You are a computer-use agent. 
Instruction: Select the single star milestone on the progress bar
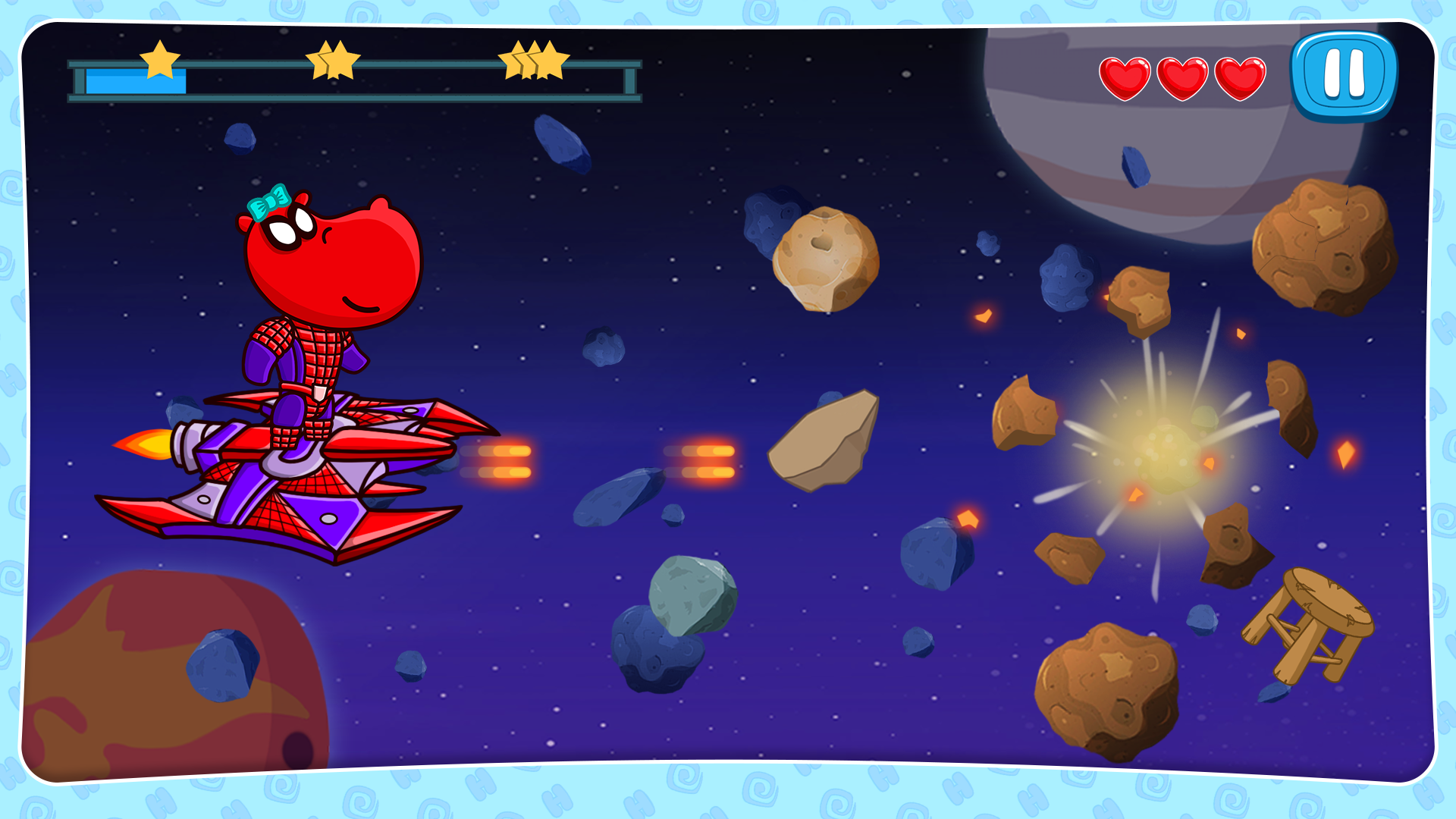159,62
